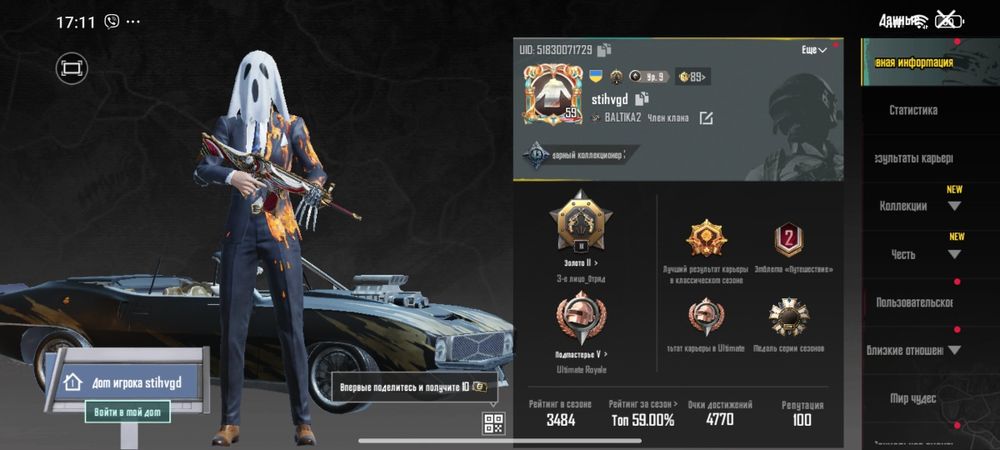This screenshot has height=450, width=1000.
Task: Open the QR code share icon
Action: coord(493,423)
